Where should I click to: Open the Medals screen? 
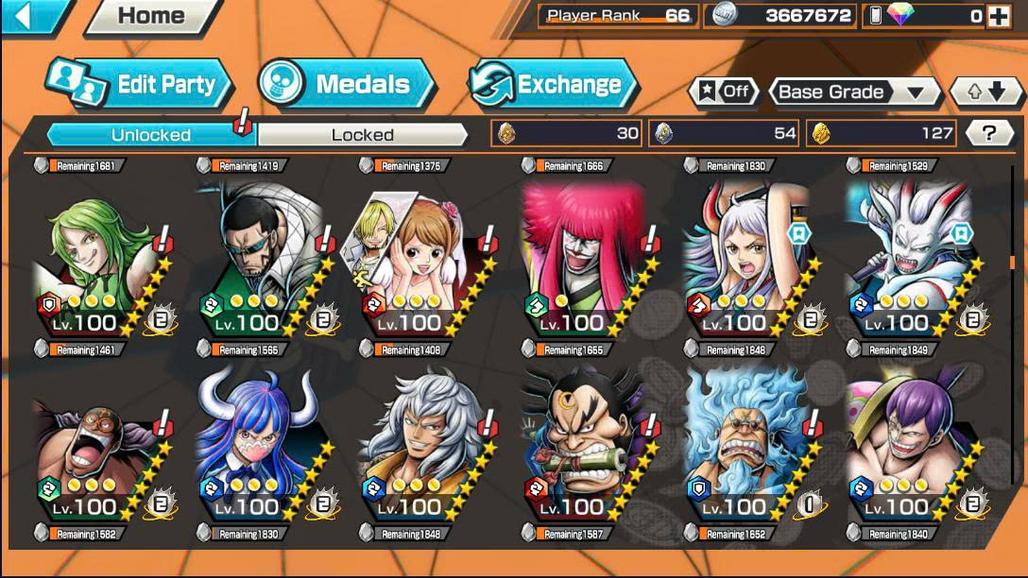(347, 85)
